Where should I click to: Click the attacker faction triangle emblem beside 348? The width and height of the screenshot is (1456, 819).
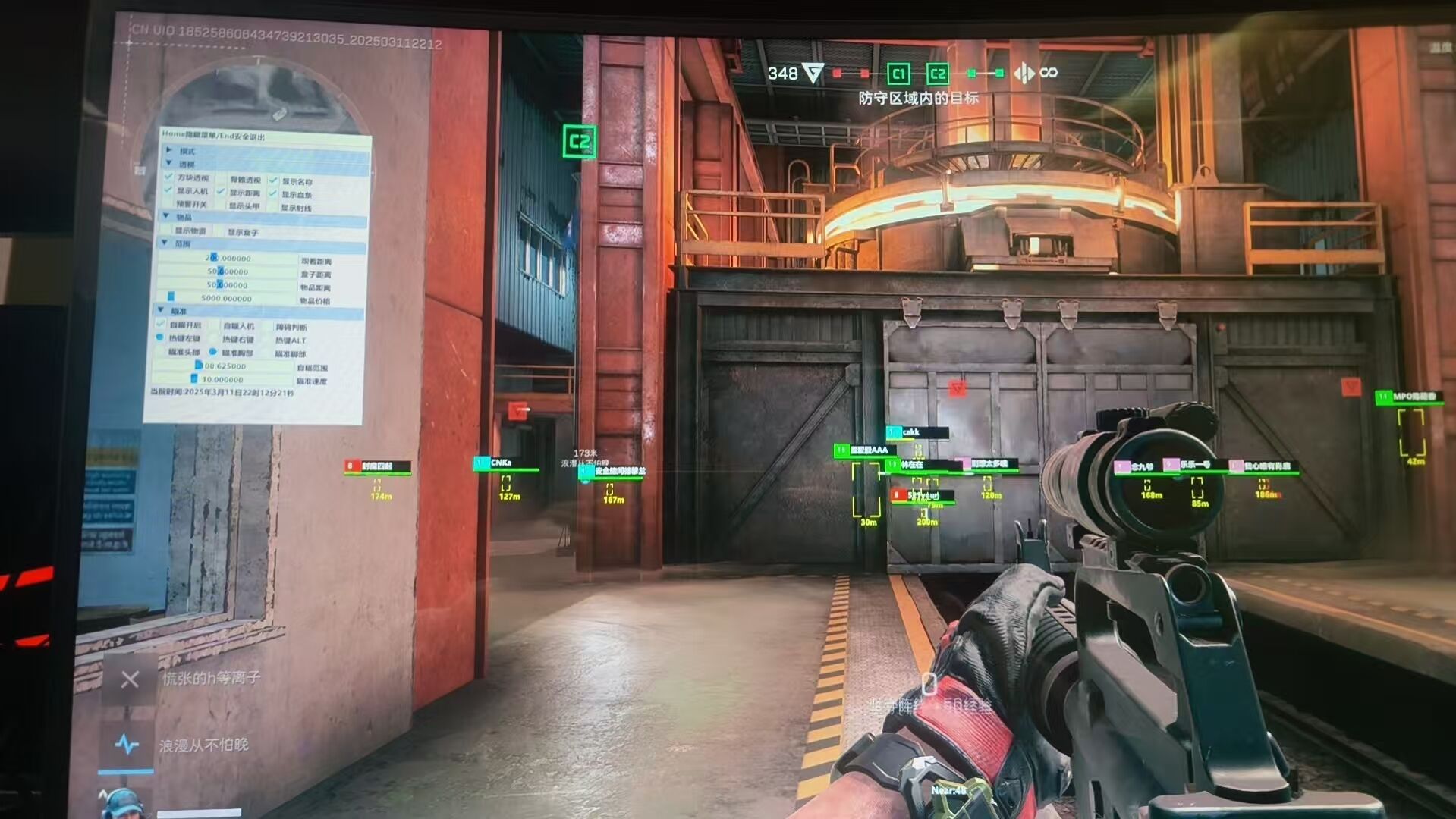click(x=813, y=73)
